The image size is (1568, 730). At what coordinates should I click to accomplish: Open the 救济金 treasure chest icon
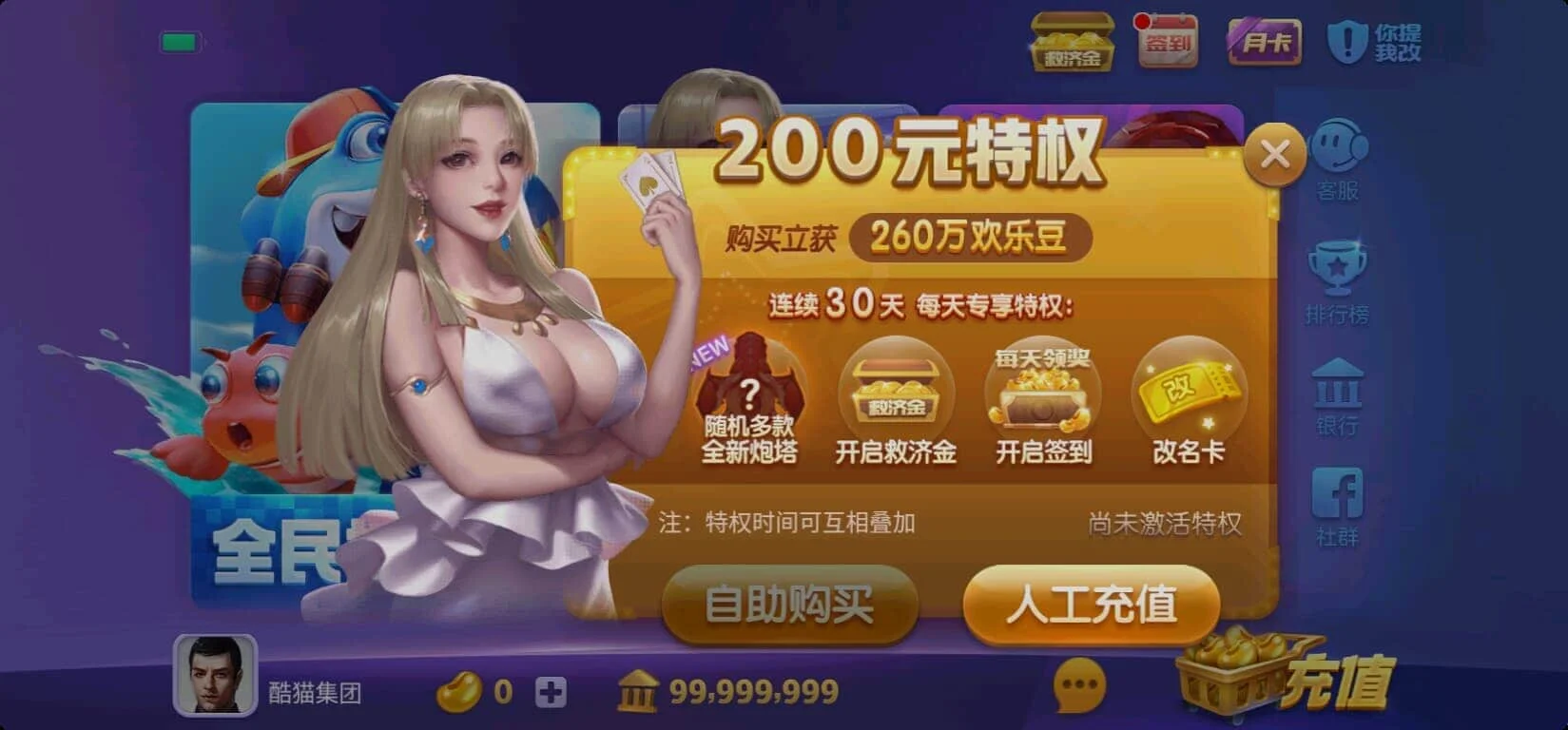pos(1073,43)
